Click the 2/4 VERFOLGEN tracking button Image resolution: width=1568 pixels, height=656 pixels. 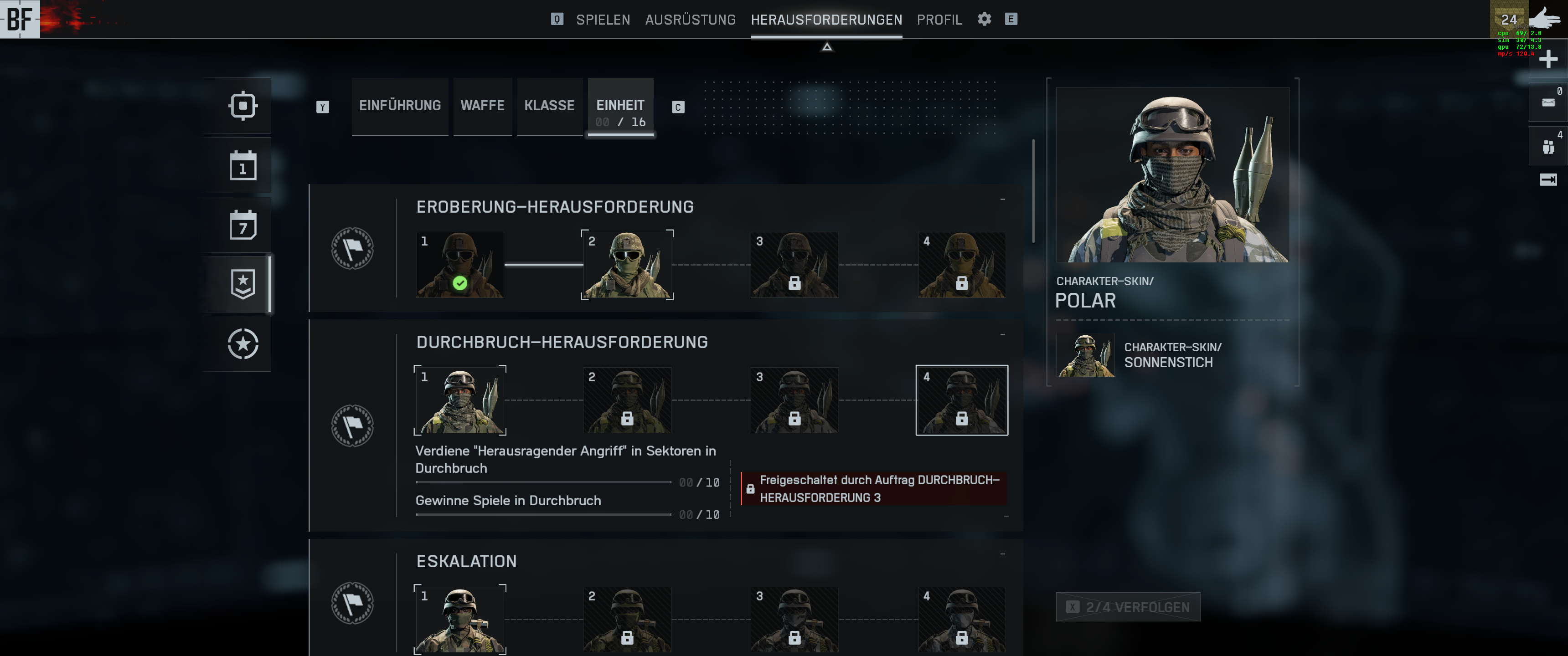(x=1128, y=607)
